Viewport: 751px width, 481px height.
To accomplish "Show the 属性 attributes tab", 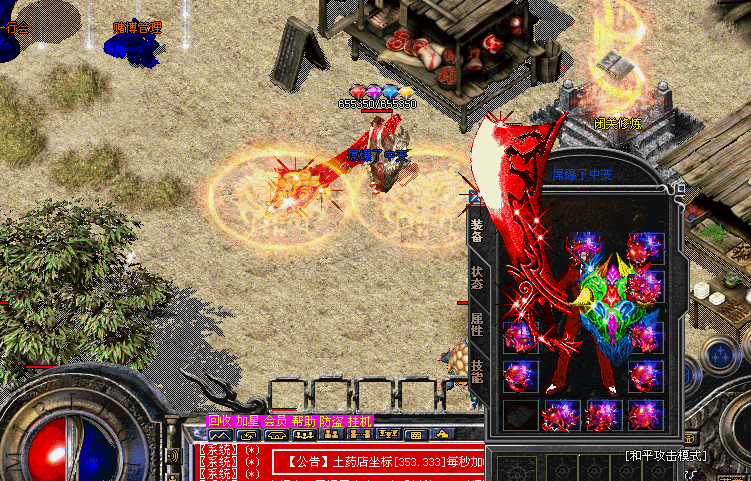I will tap(477, 323).
